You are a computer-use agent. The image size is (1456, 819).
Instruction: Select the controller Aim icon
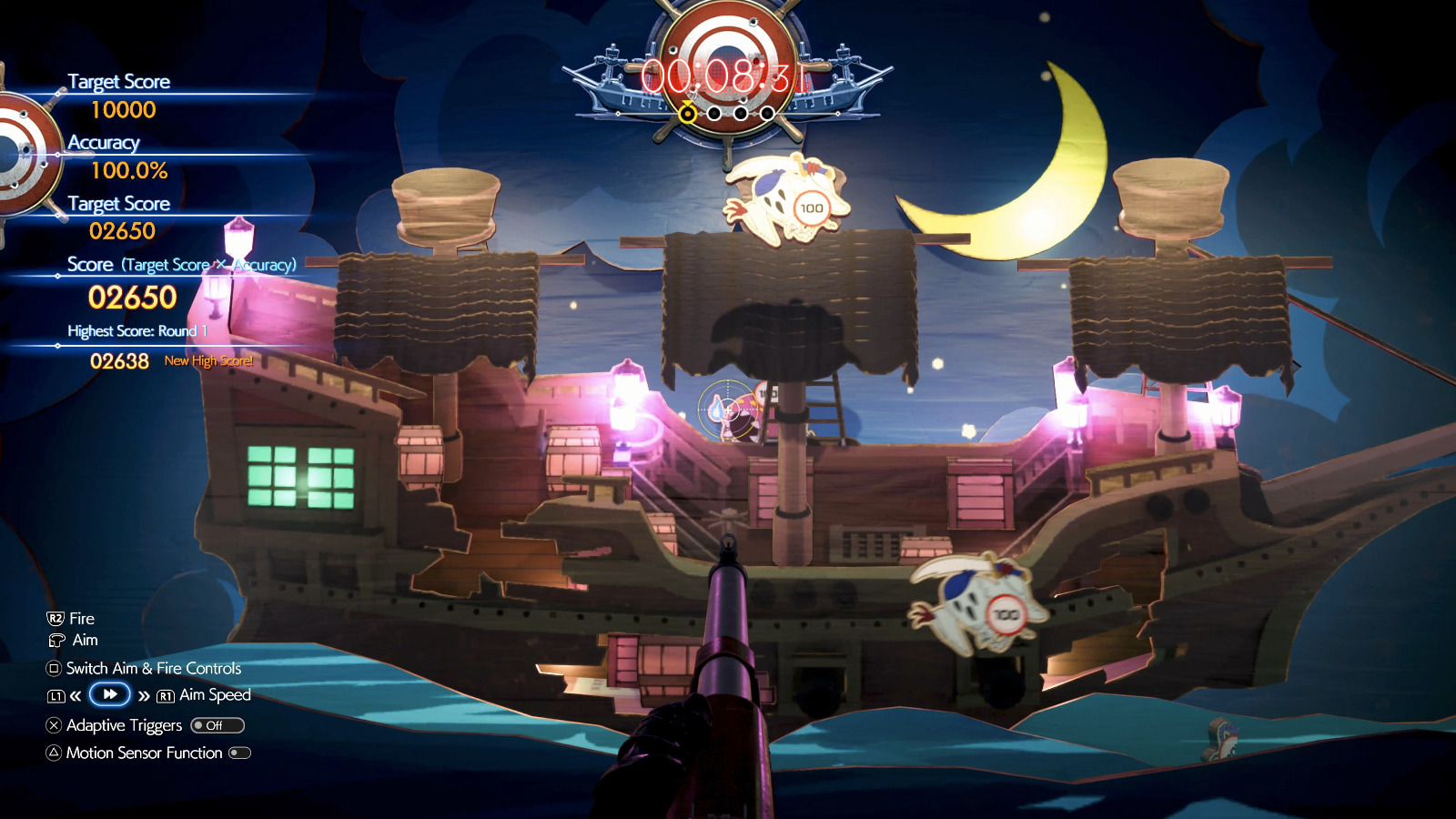pyautogui.click(x=57, y=640)
